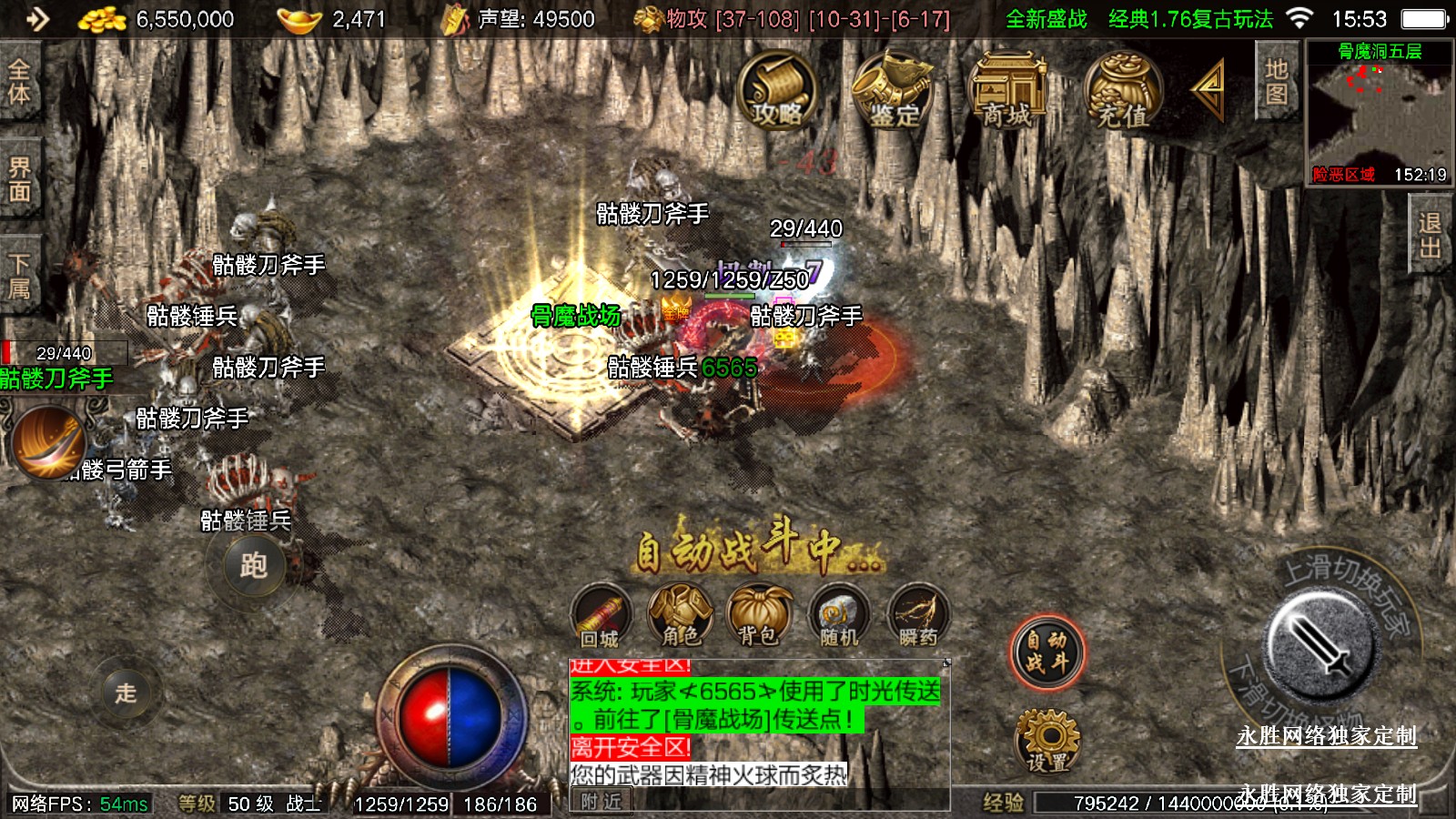Tap the 退出 exit button

coord(1430,236)
